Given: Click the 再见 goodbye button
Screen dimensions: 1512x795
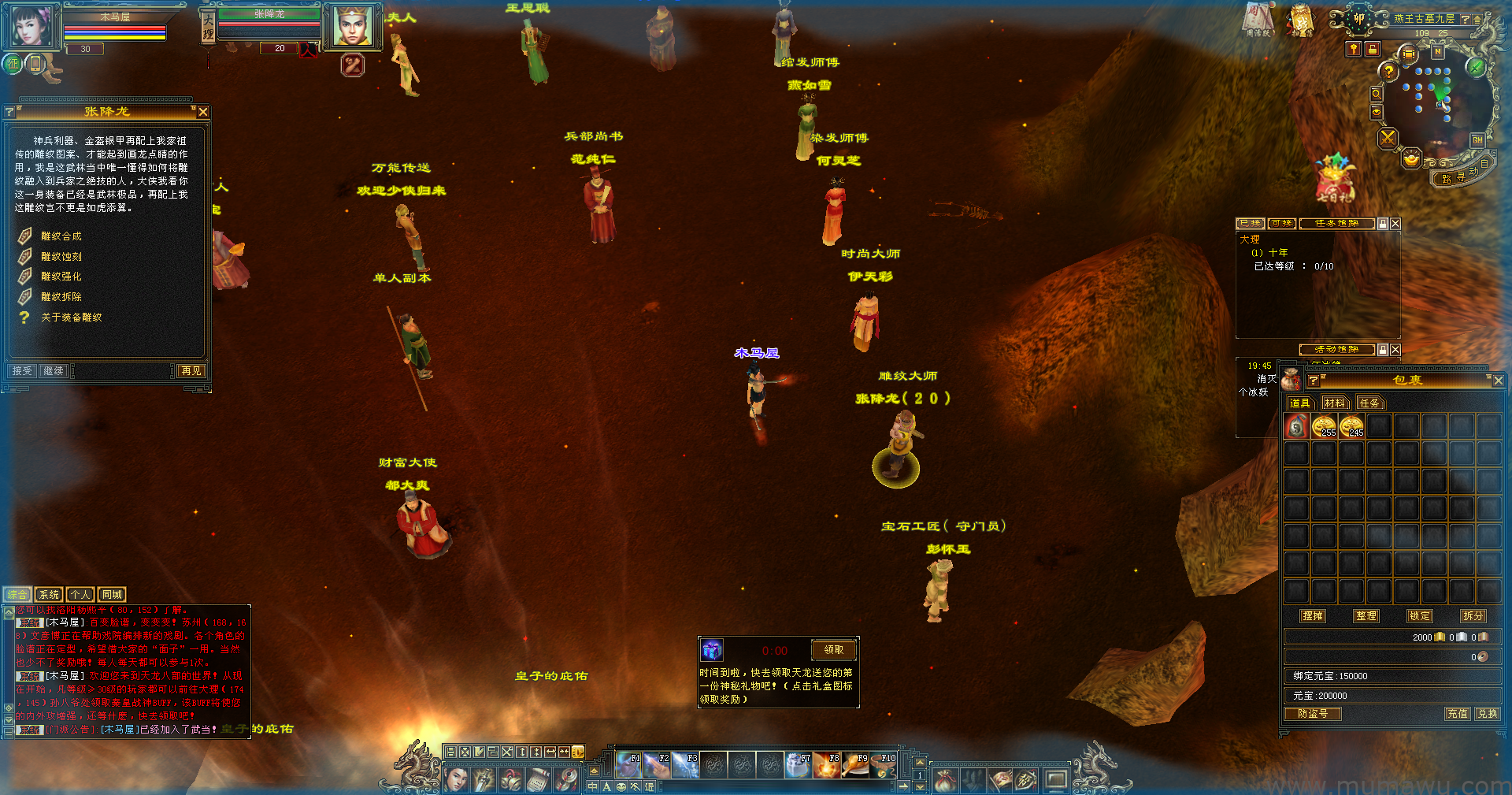Looking at the screenshot, I should tap(191, 371).
